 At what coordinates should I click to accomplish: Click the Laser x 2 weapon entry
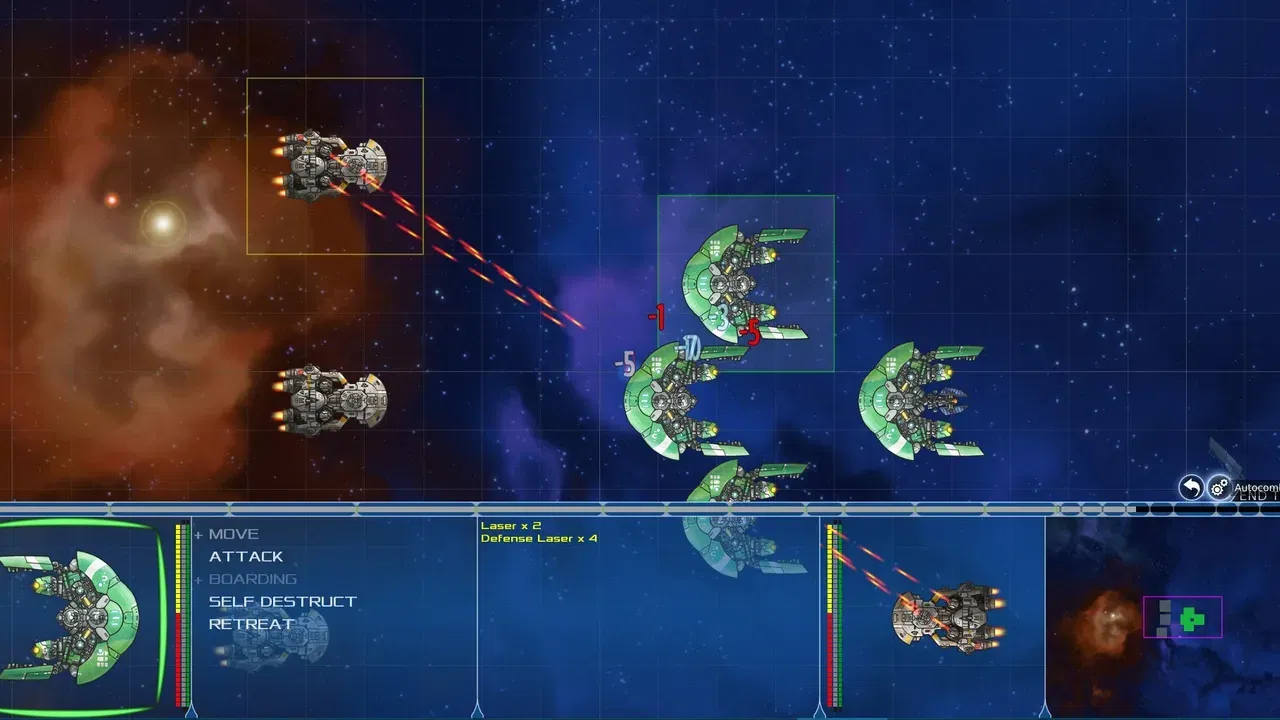[509, 524]
